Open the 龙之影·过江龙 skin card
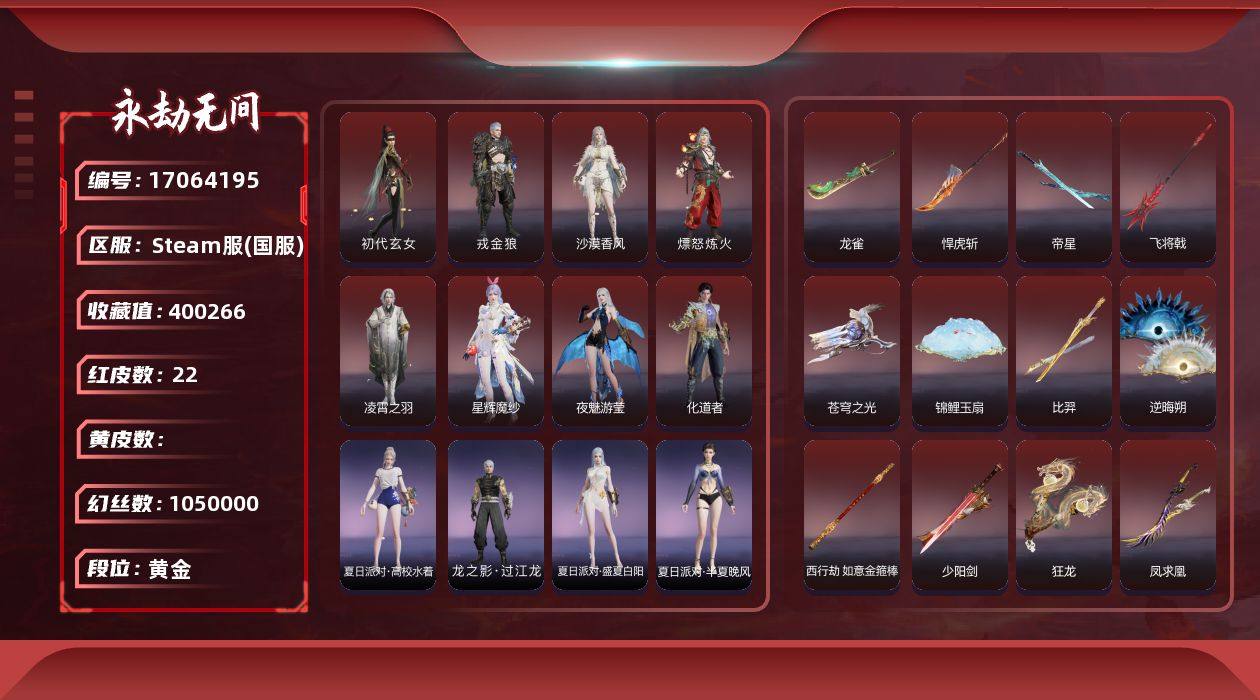The height and width of the screenshot is (700, 1260). 496,515
